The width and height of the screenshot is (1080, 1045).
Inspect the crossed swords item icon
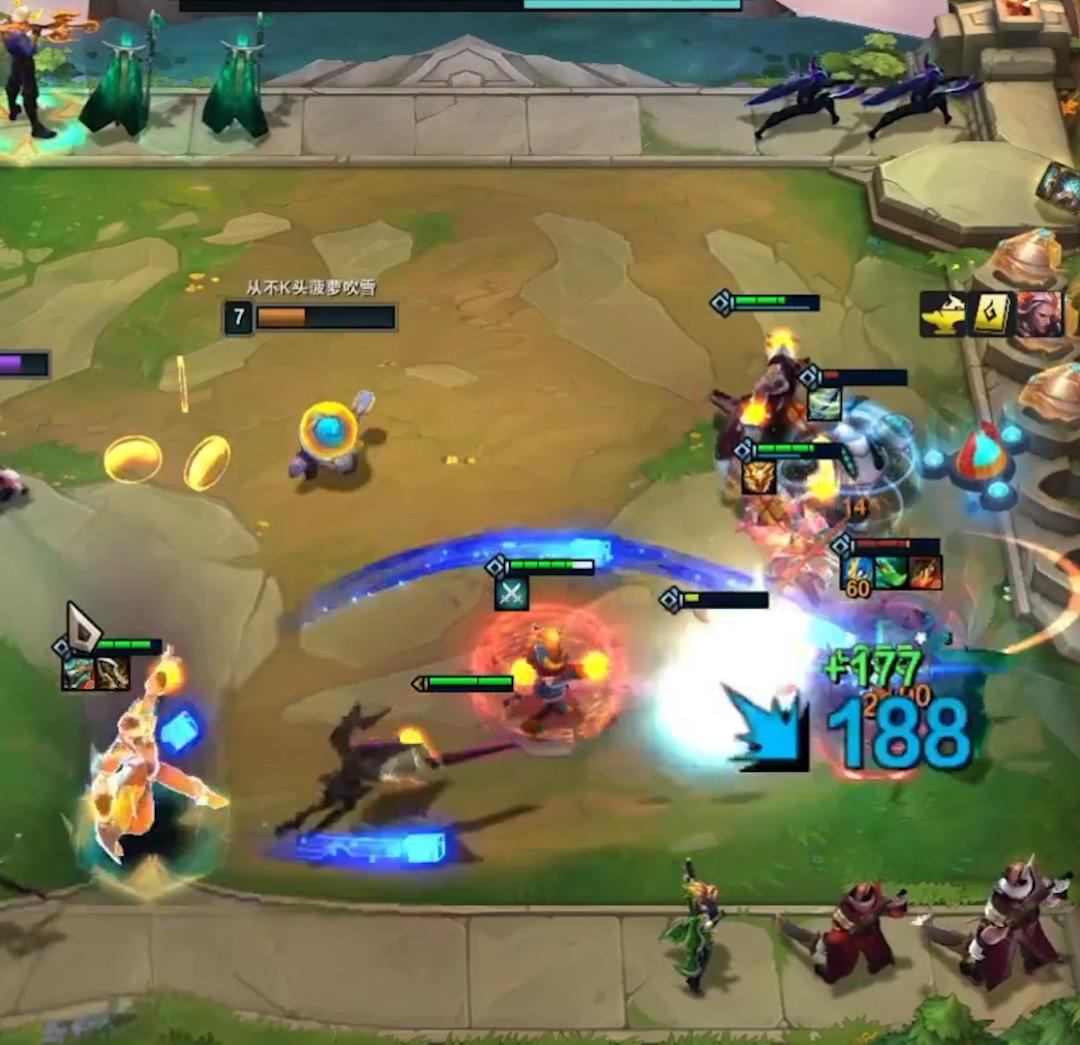(x=511, y=593)
